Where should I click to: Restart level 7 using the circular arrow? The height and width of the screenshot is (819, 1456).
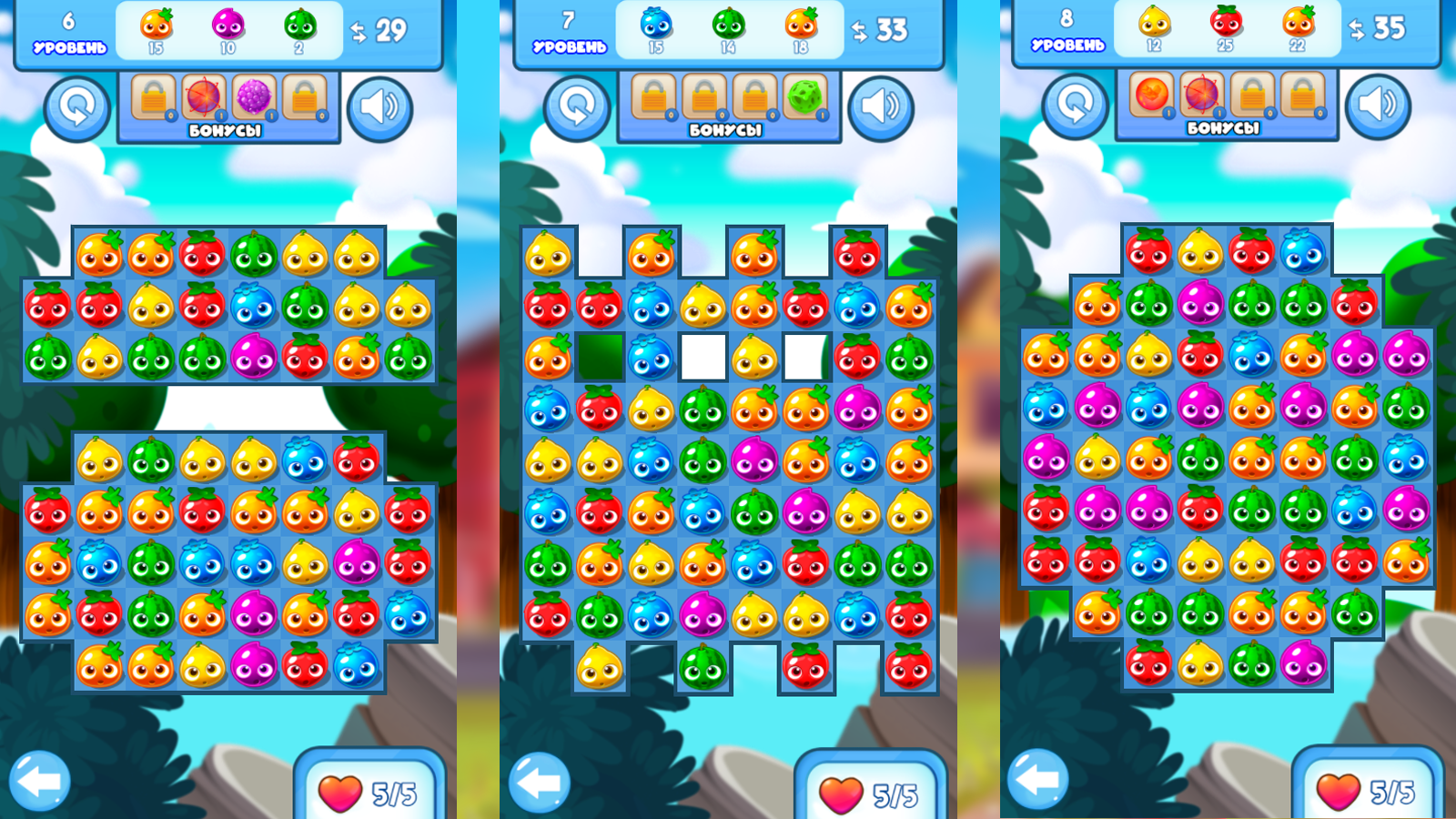[577, 106]
